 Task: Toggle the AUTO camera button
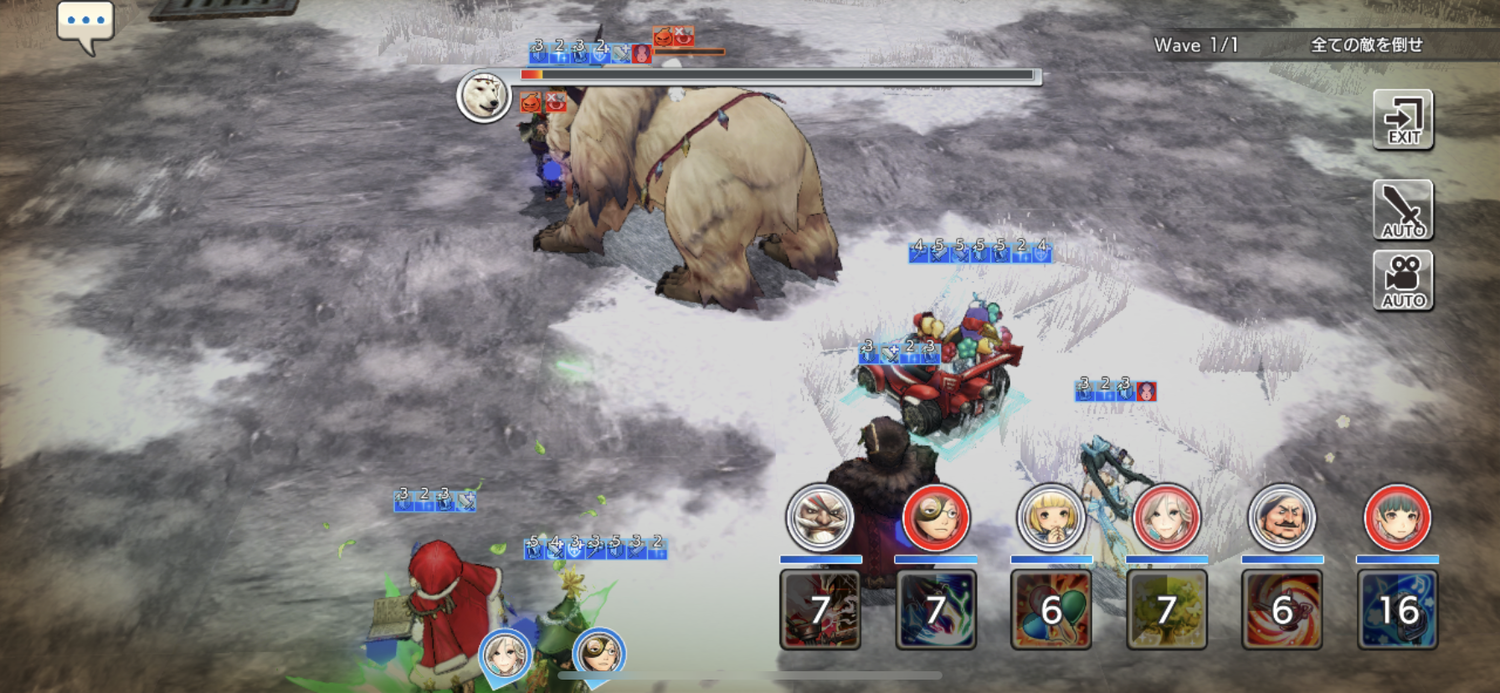pos(1403,280)
